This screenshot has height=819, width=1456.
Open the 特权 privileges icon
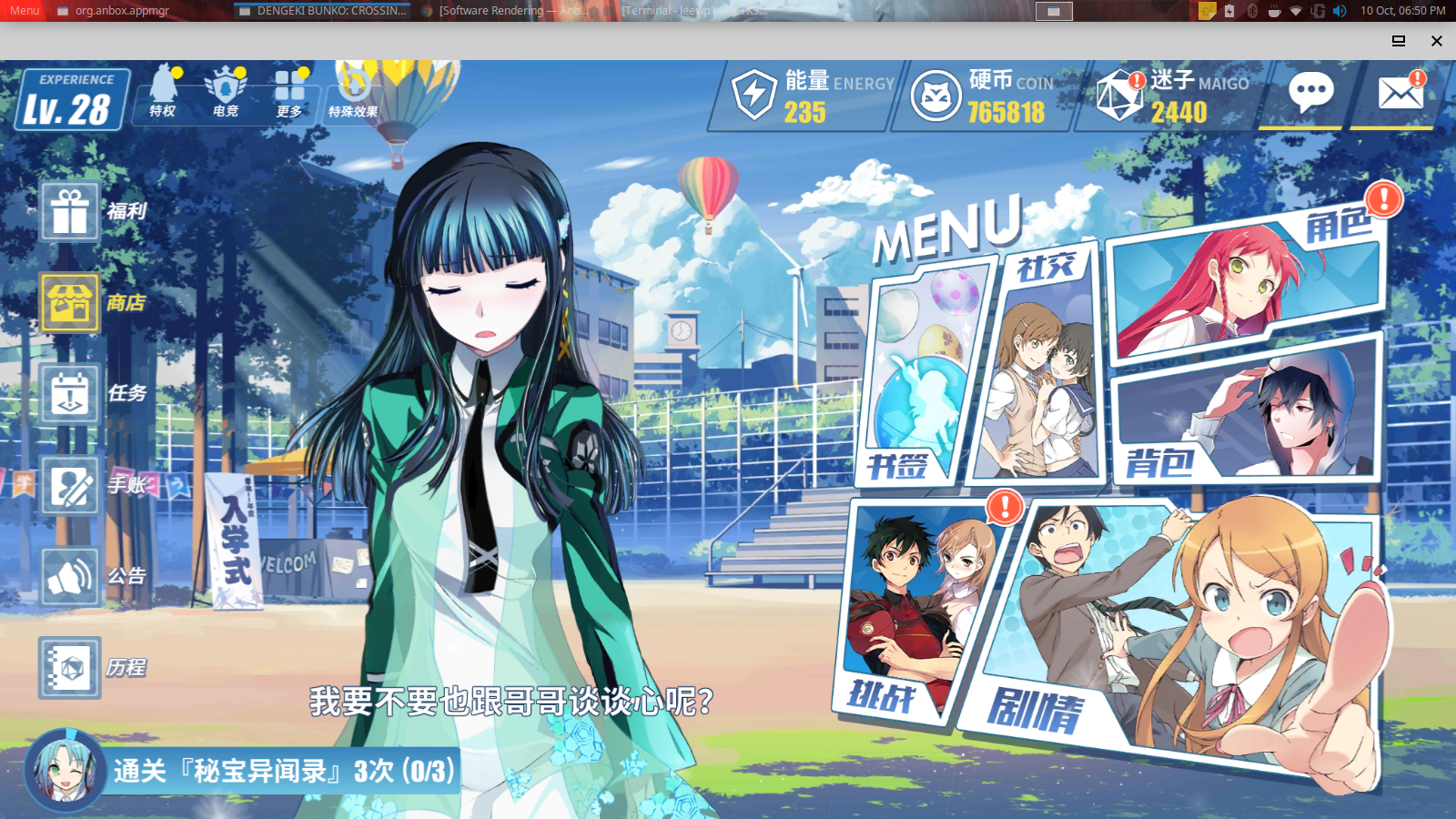pyautogui.click(x=164, y=91)
